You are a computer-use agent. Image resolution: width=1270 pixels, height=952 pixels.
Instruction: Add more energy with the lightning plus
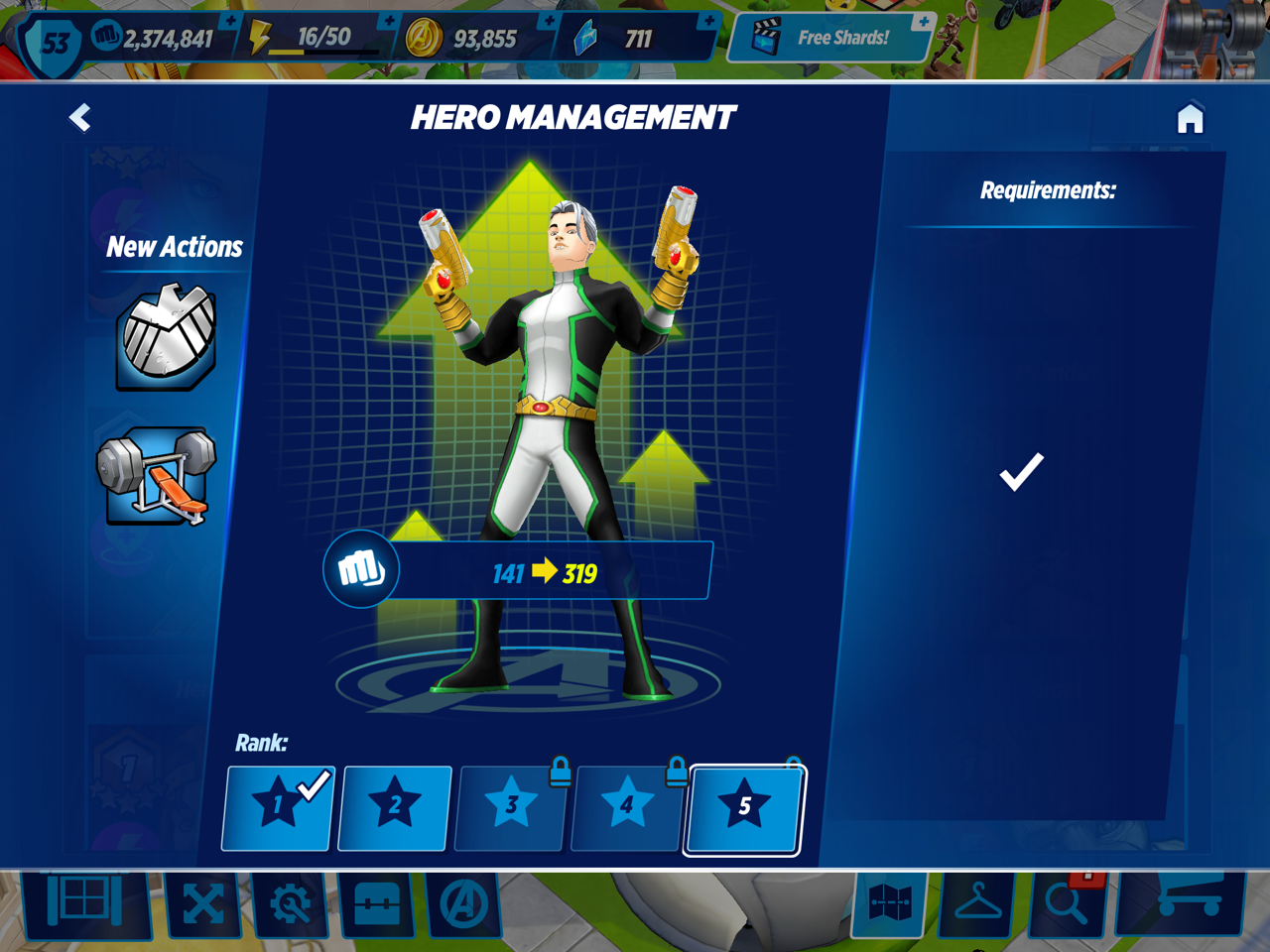click(x=388, y=22)
